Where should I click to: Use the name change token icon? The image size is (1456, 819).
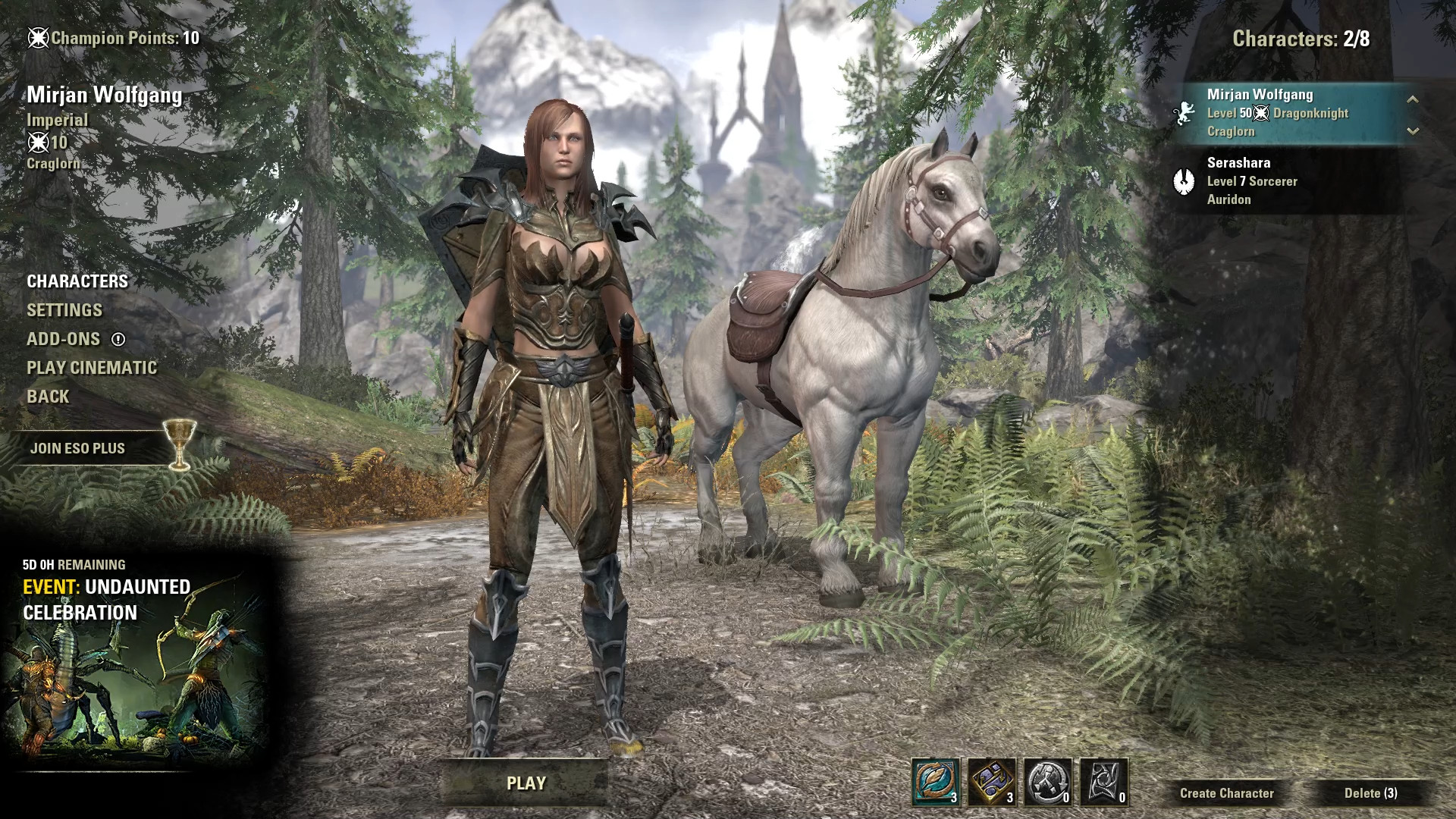[x=936, y=782]
